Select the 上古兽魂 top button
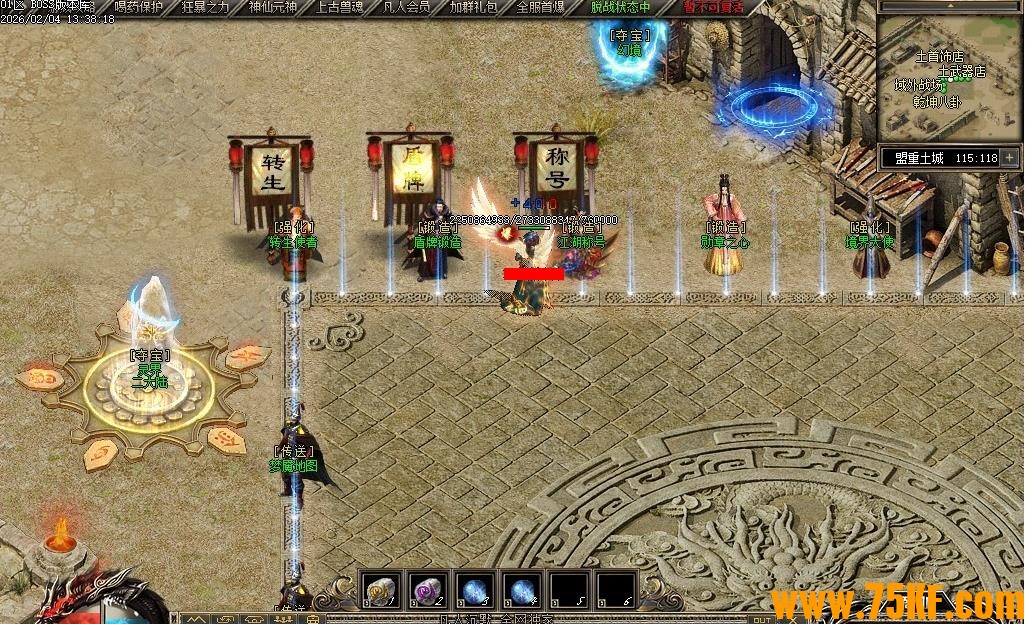1029x624 pixels. click(x=340, y=7)
